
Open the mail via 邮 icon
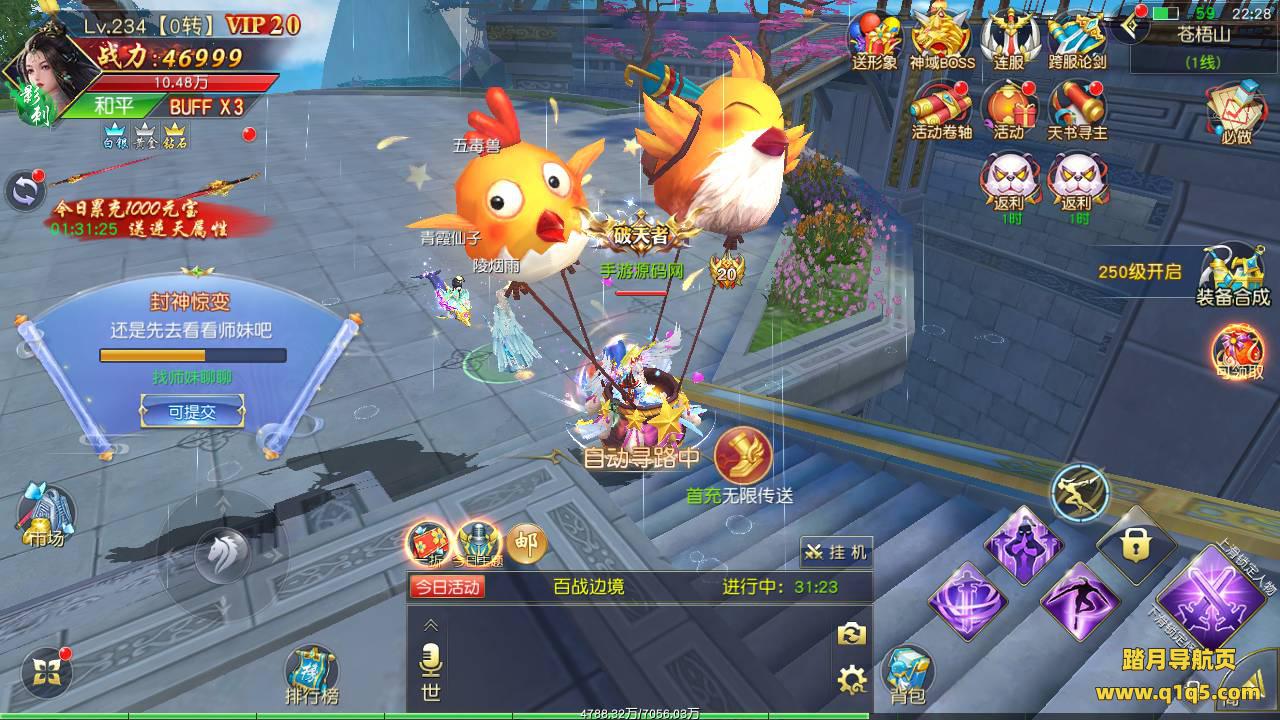click(x=526, y=543)
